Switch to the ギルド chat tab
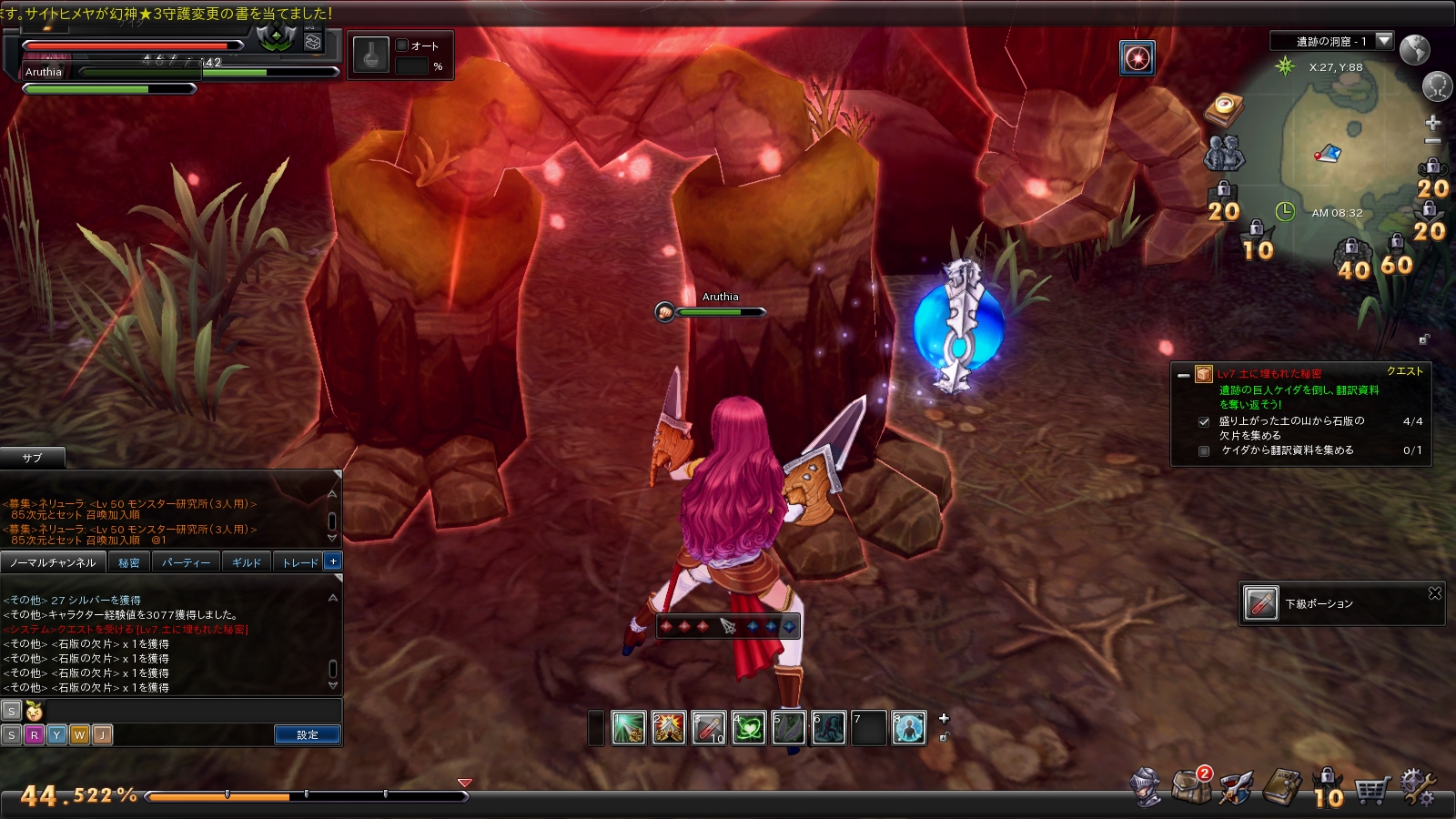The width and height of the screenshot is (1456, 819). (x=246, y=562)
